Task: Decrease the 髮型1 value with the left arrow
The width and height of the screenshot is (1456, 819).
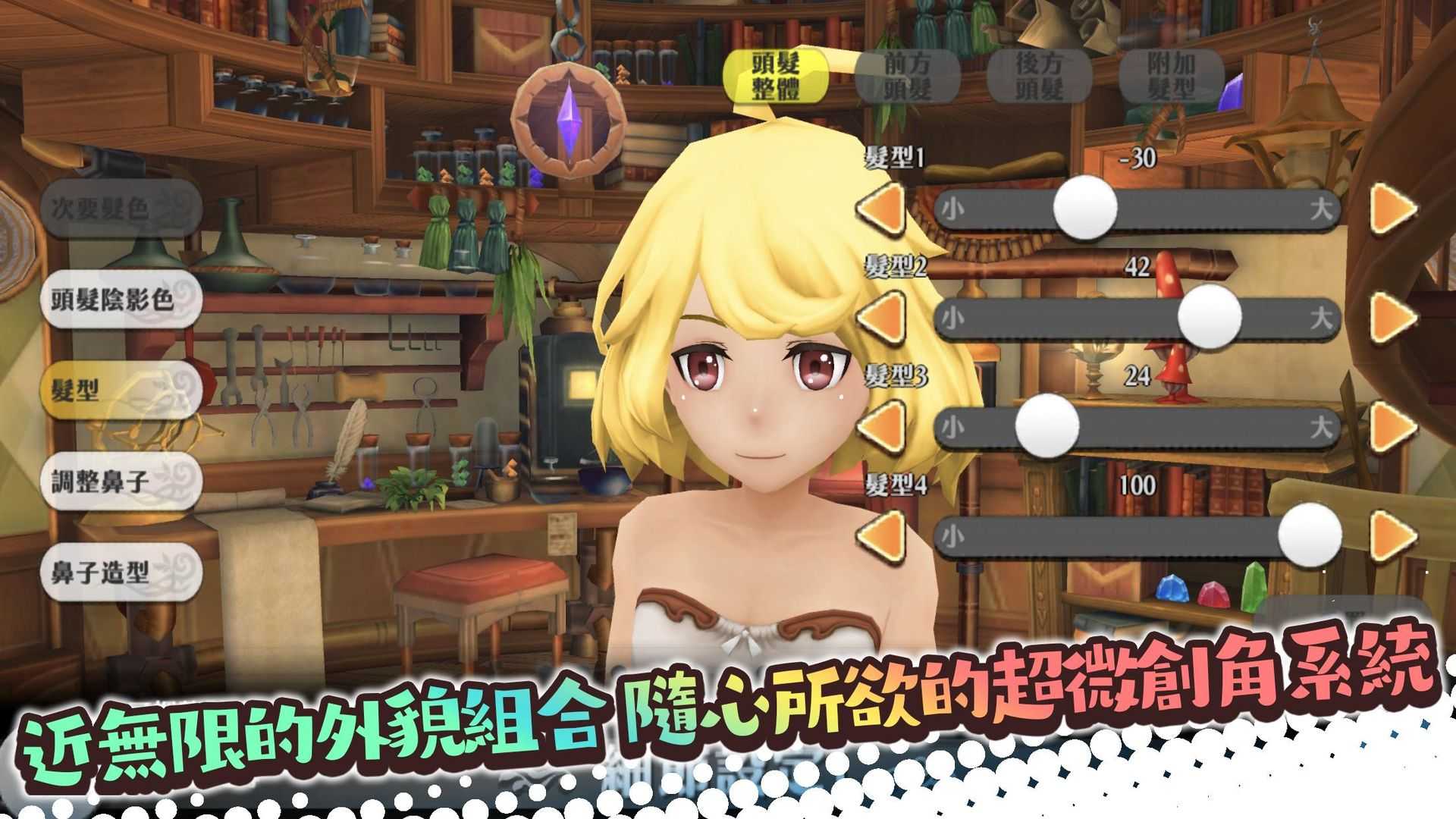Action: (x=883, y=210)
